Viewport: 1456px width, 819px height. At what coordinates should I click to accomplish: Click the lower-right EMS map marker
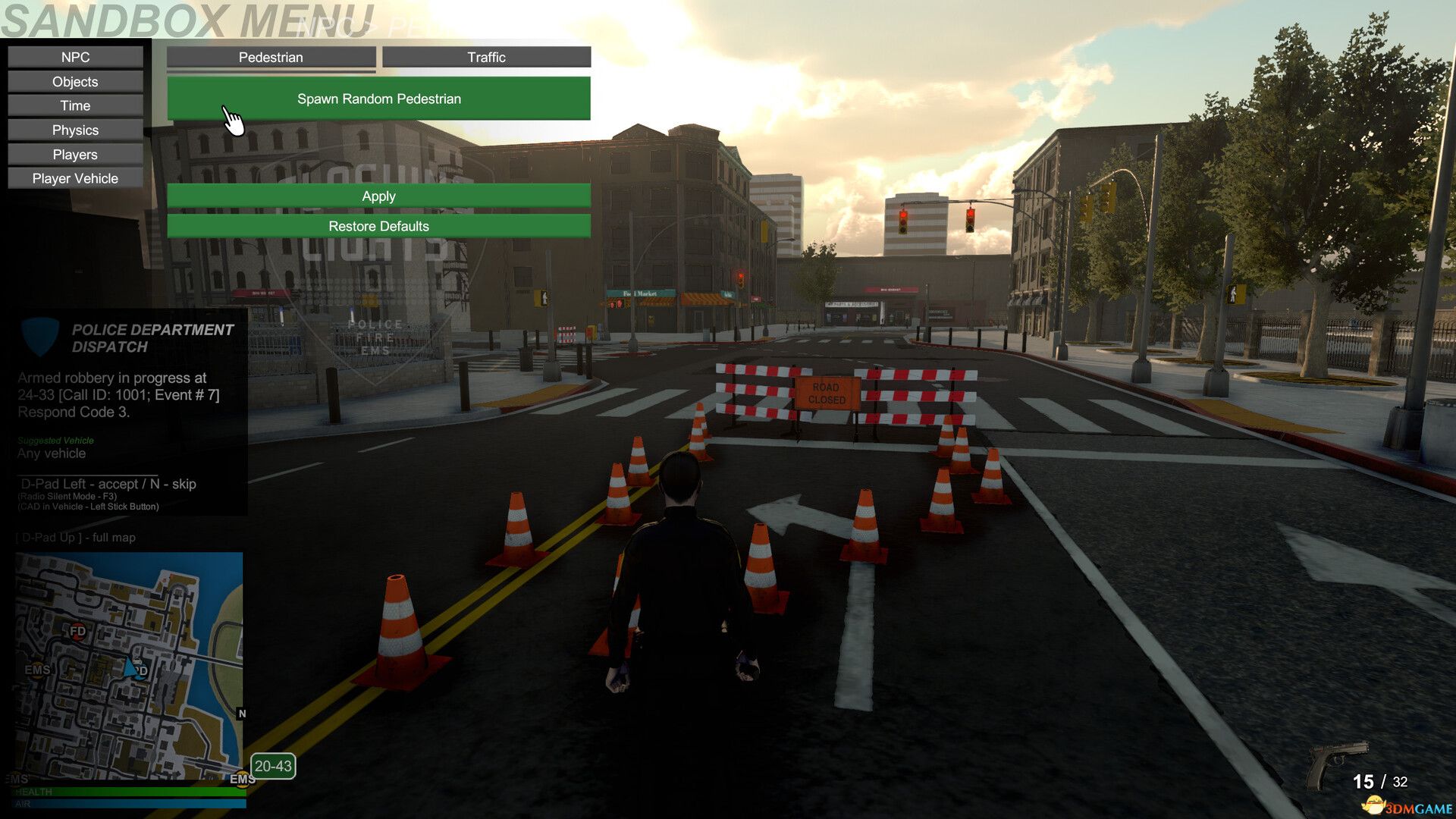(x=242, y=780)
